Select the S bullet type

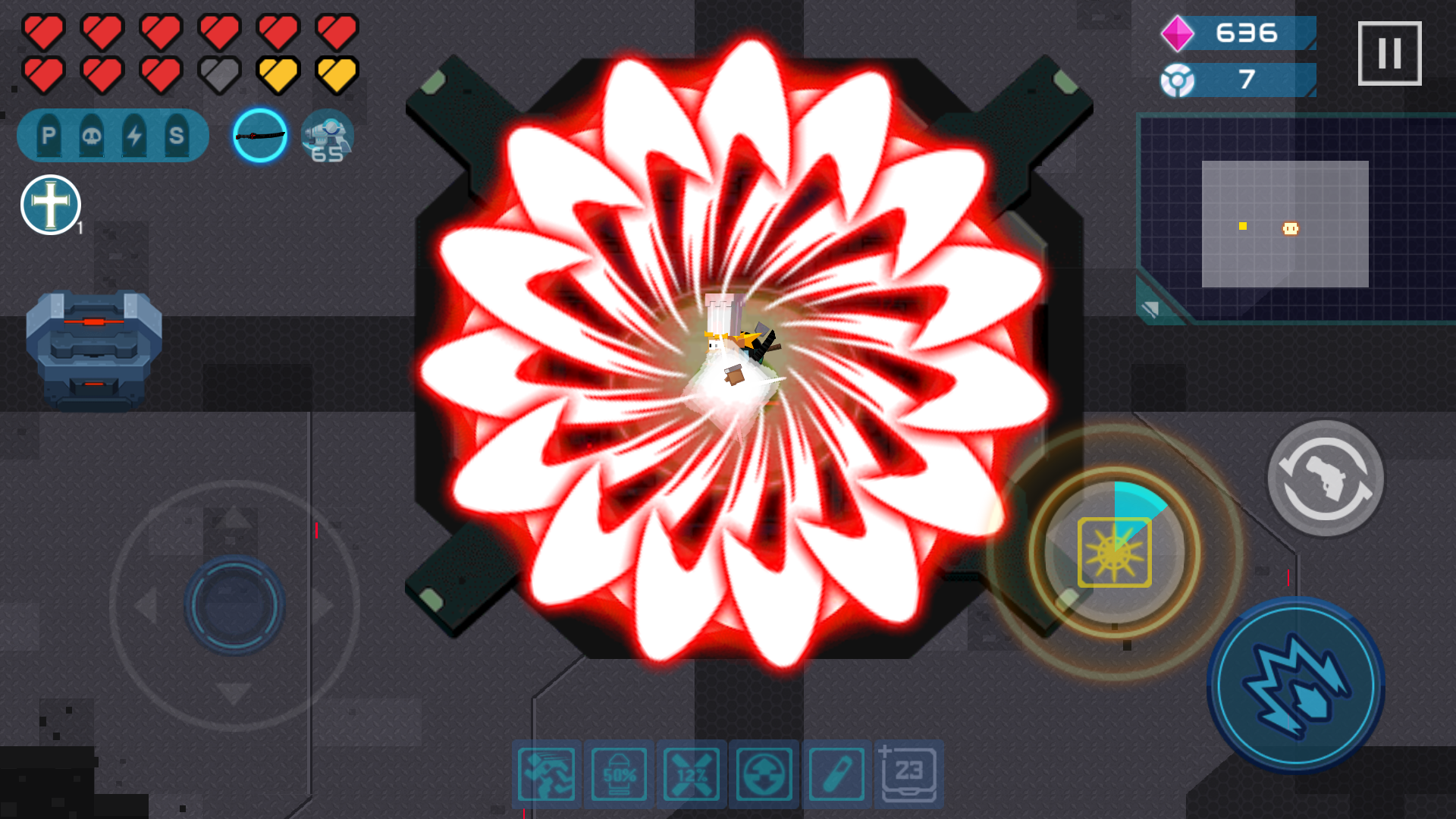[x=176, y=134]
